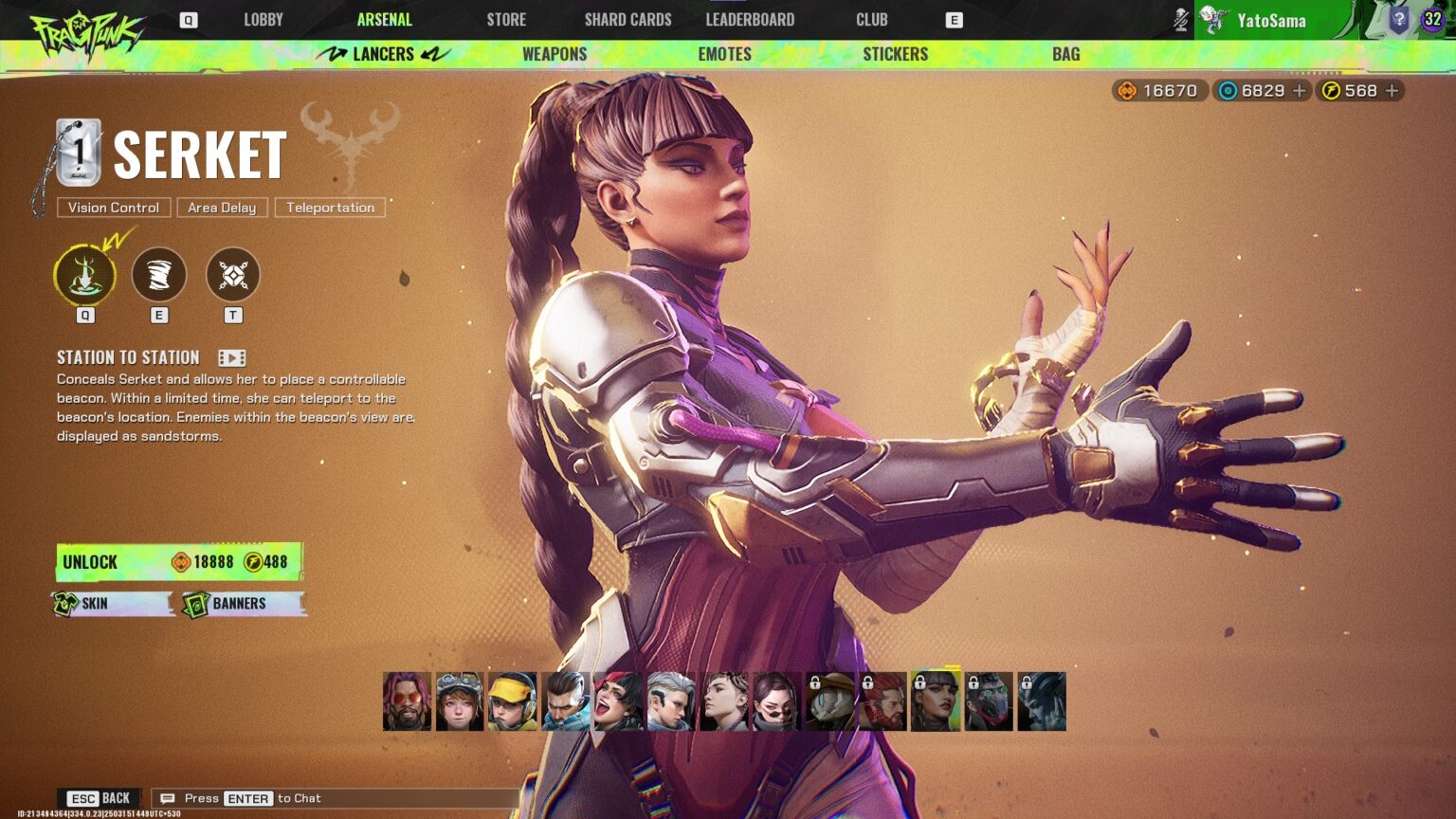
Task: Switch to the Store tab
Action: click(506, 20)
